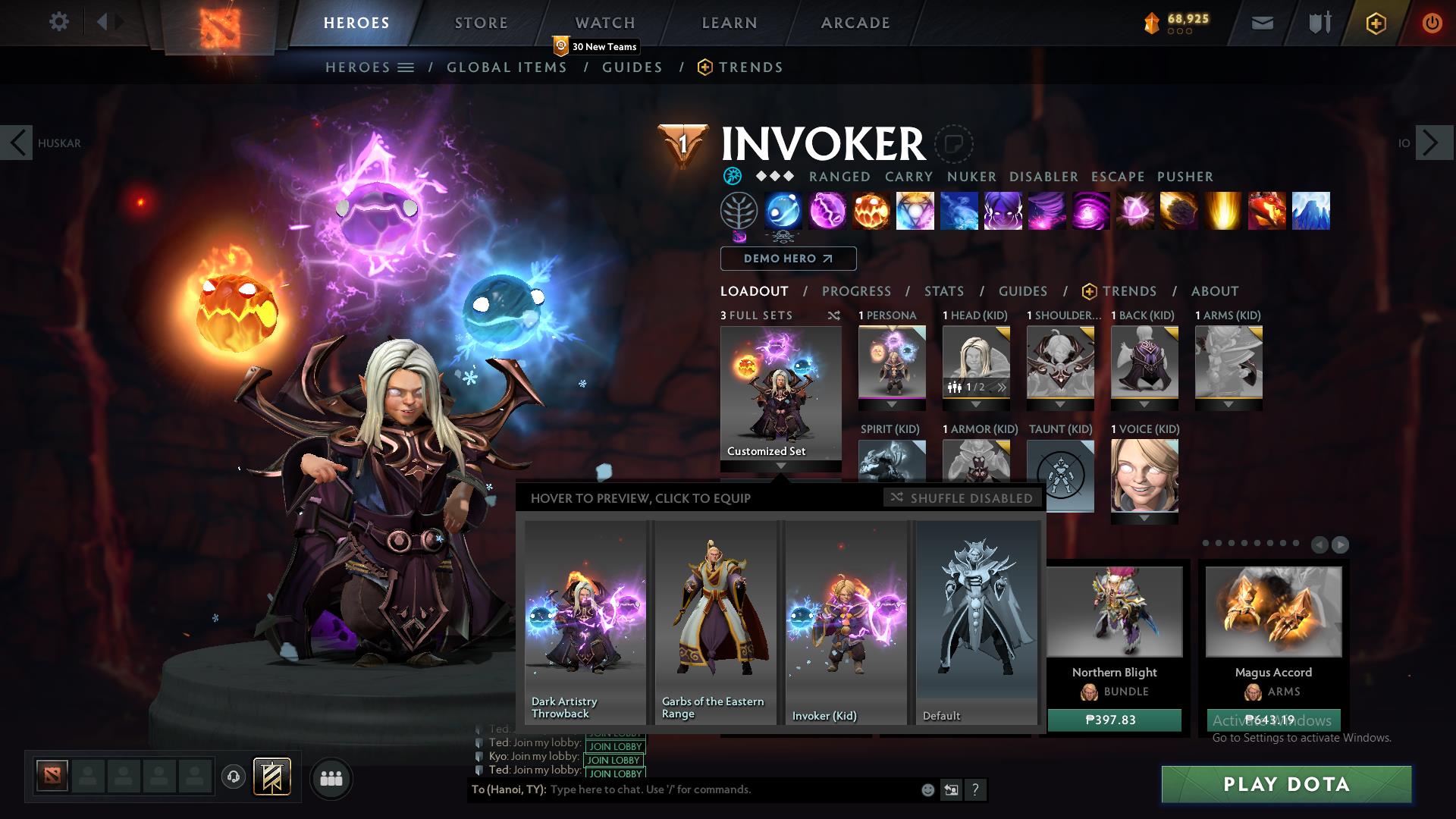Open the Heroes hamburger menu
The width and height of the screenshot is (1456, 819).
pyautogui.click(x=405, y=67)
